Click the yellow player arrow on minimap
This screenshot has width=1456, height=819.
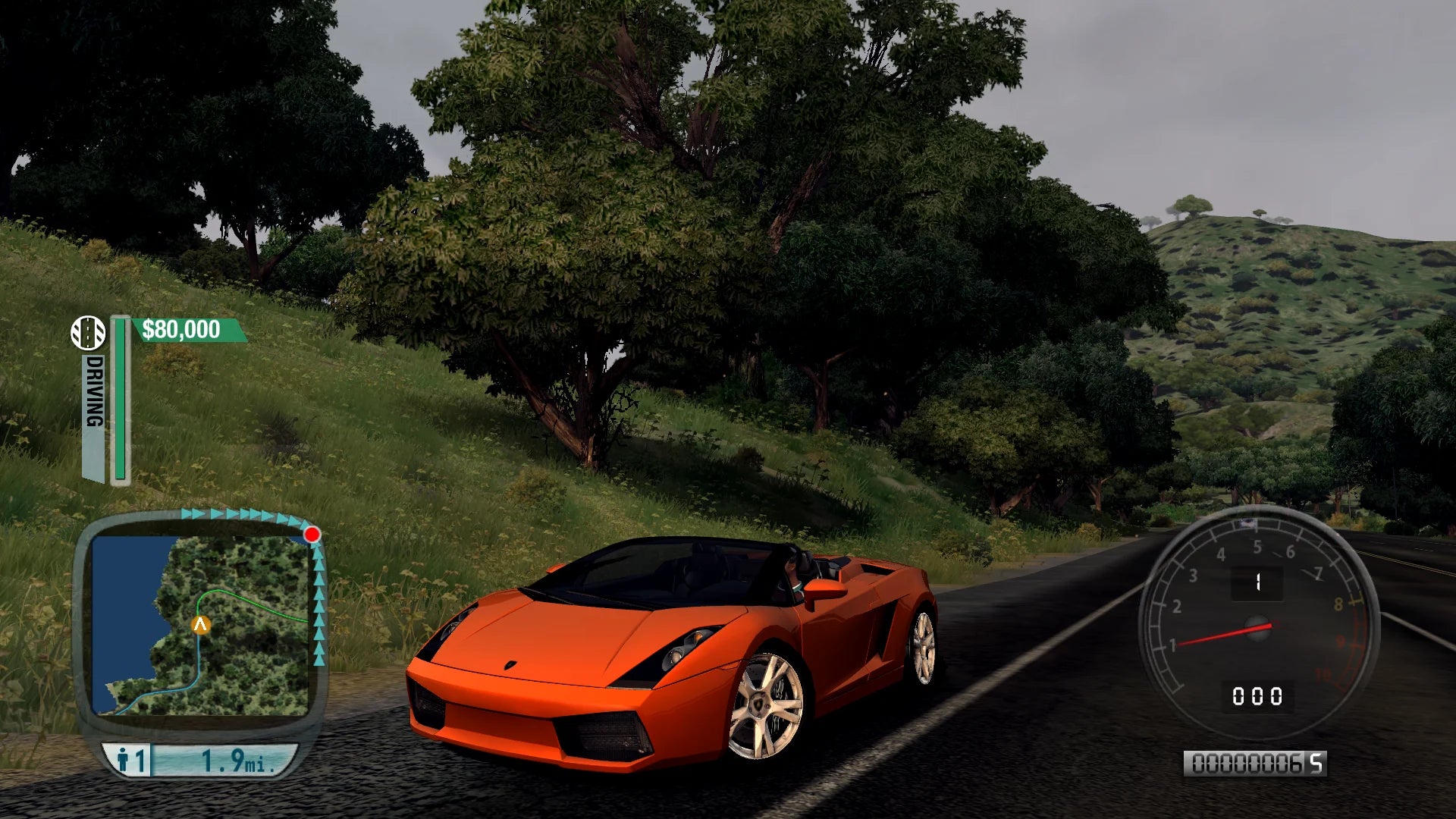pos(201,625)
